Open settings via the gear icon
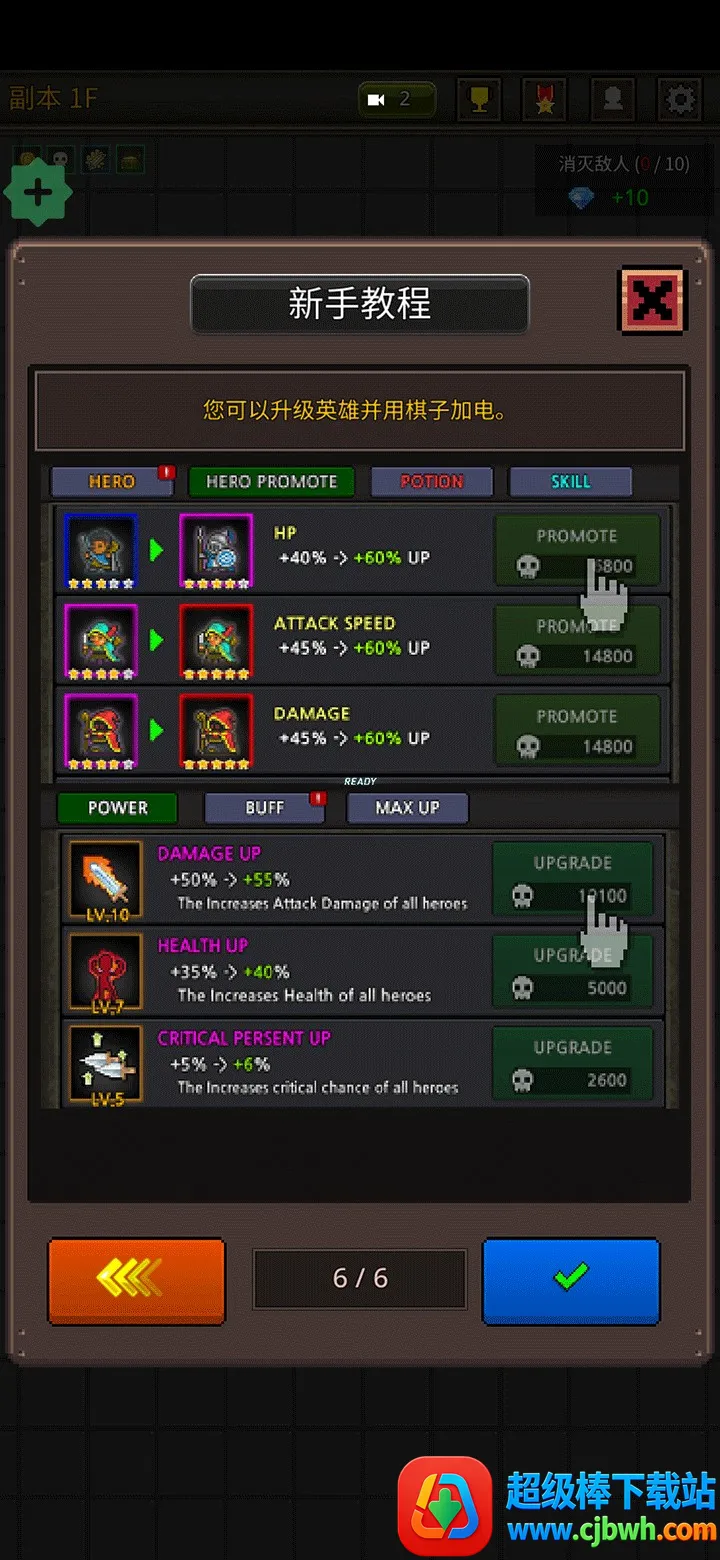This screenshot has height=1560, width=720. [679, 99]
